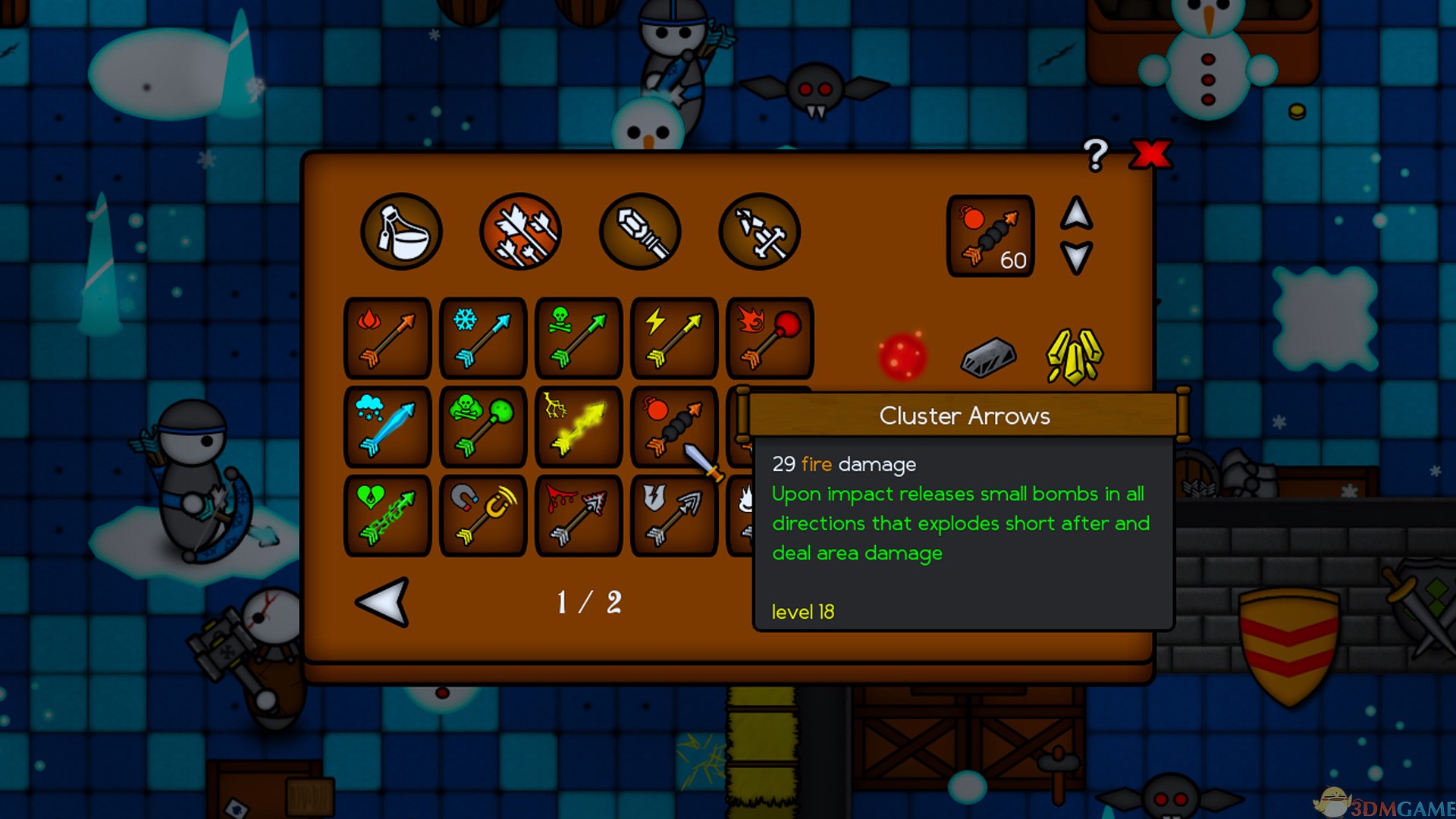Pick the blizzard cloud ice arrow recipe
This screenshot has width=1456, height=819.
(388, 427)
